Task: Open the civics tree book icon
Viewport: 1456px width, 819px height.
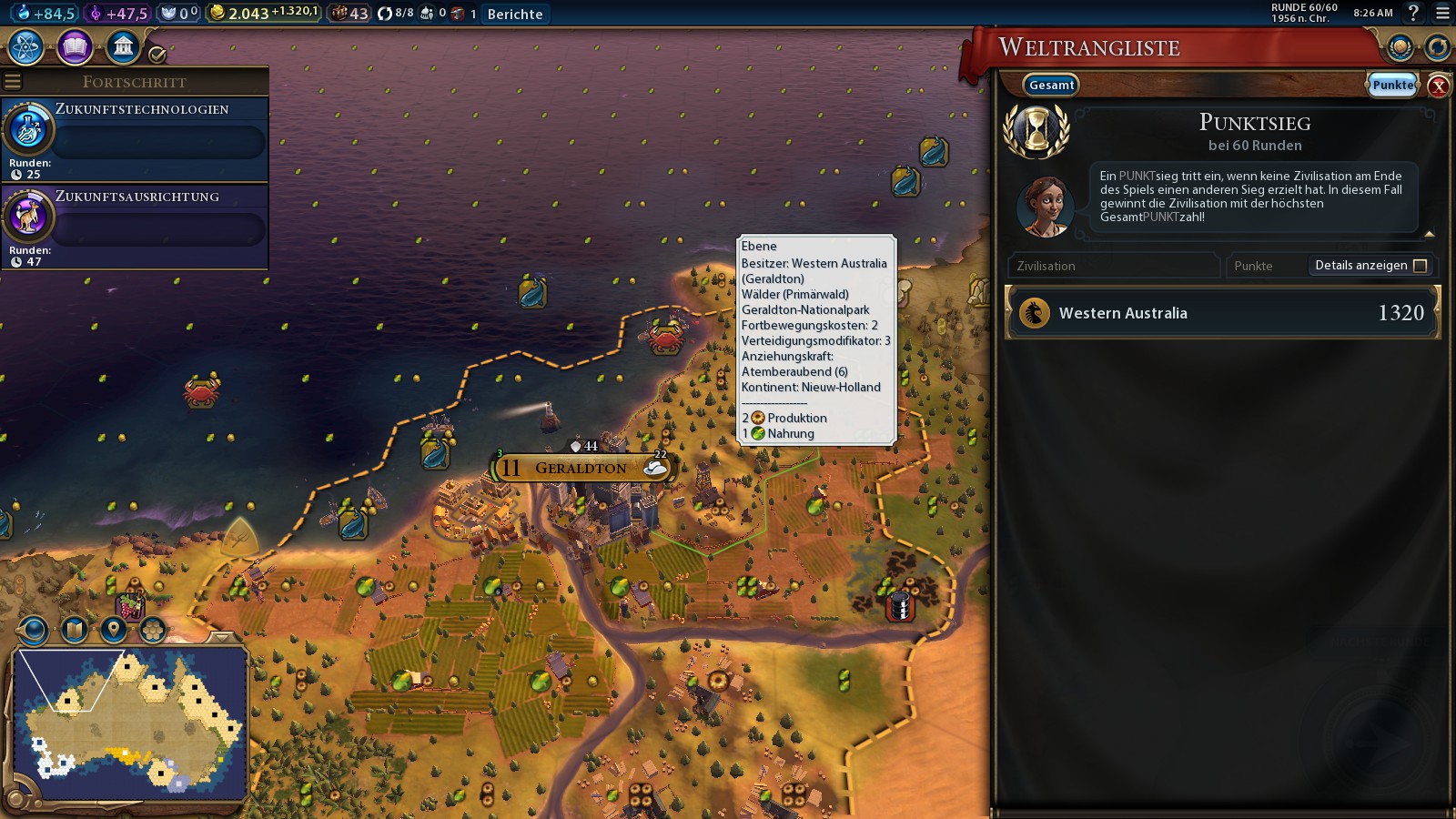Action: pyautogui.click(x=75, y=47)
